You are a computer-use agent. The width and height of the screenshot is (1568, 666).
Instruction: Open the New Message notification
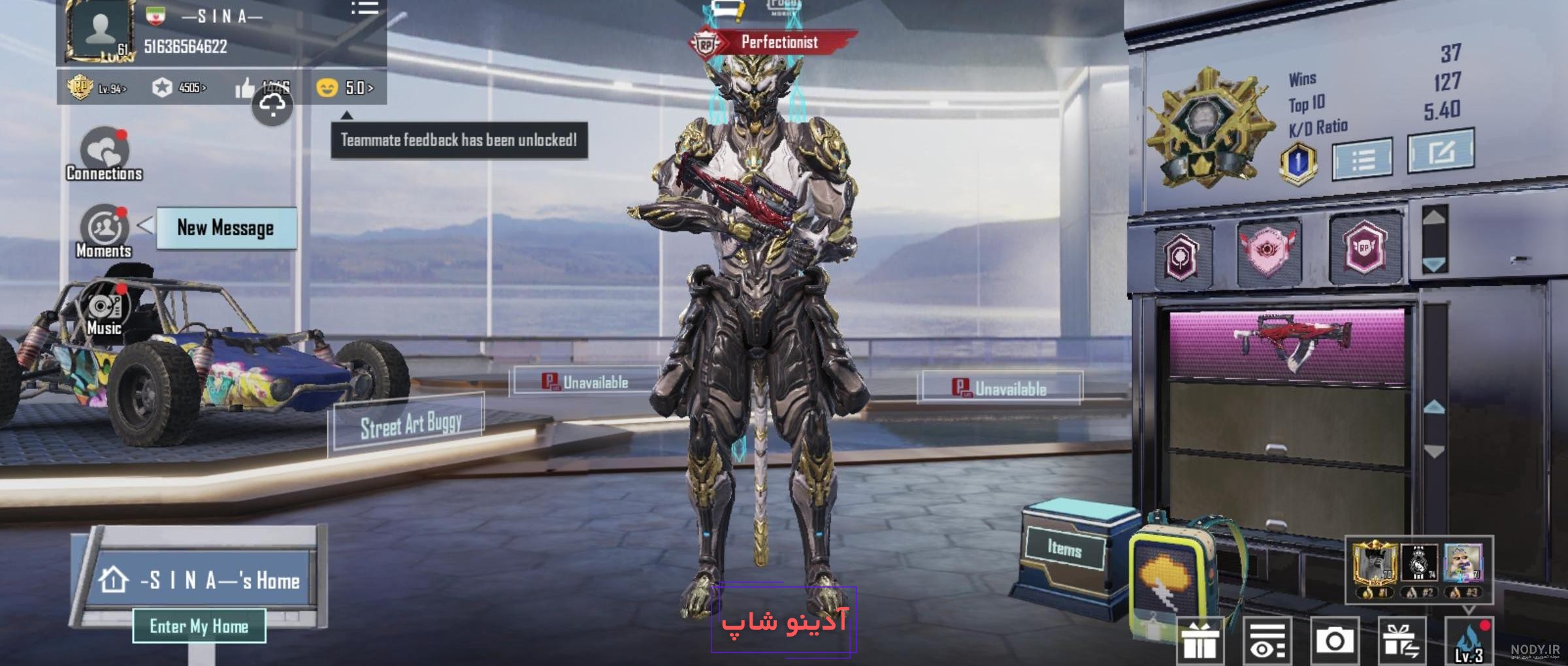224,229
